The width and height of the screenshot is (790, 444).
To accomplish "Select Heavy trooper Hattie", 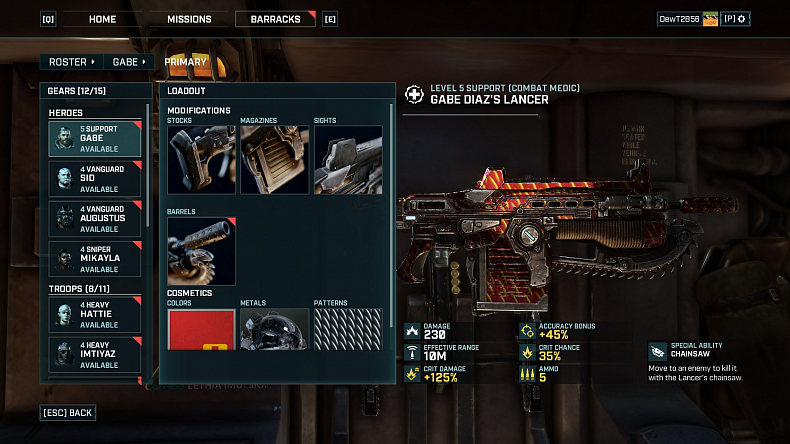I will tap(95, 314).
